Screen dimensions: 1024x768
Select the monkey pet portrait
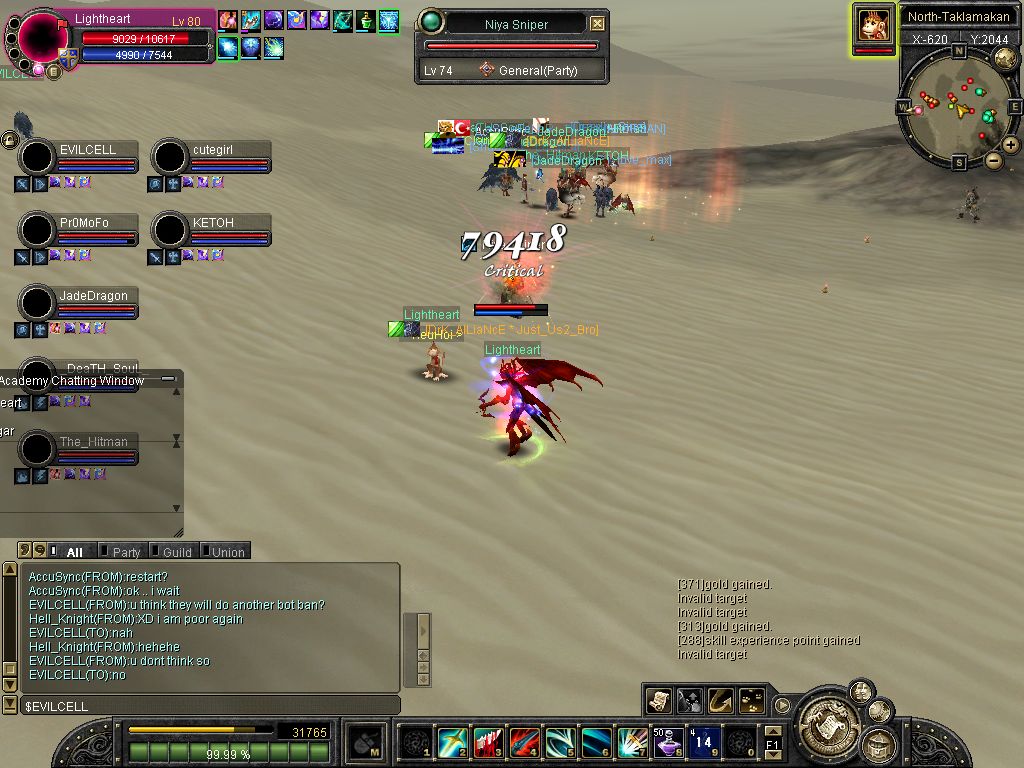coord(873,24)
